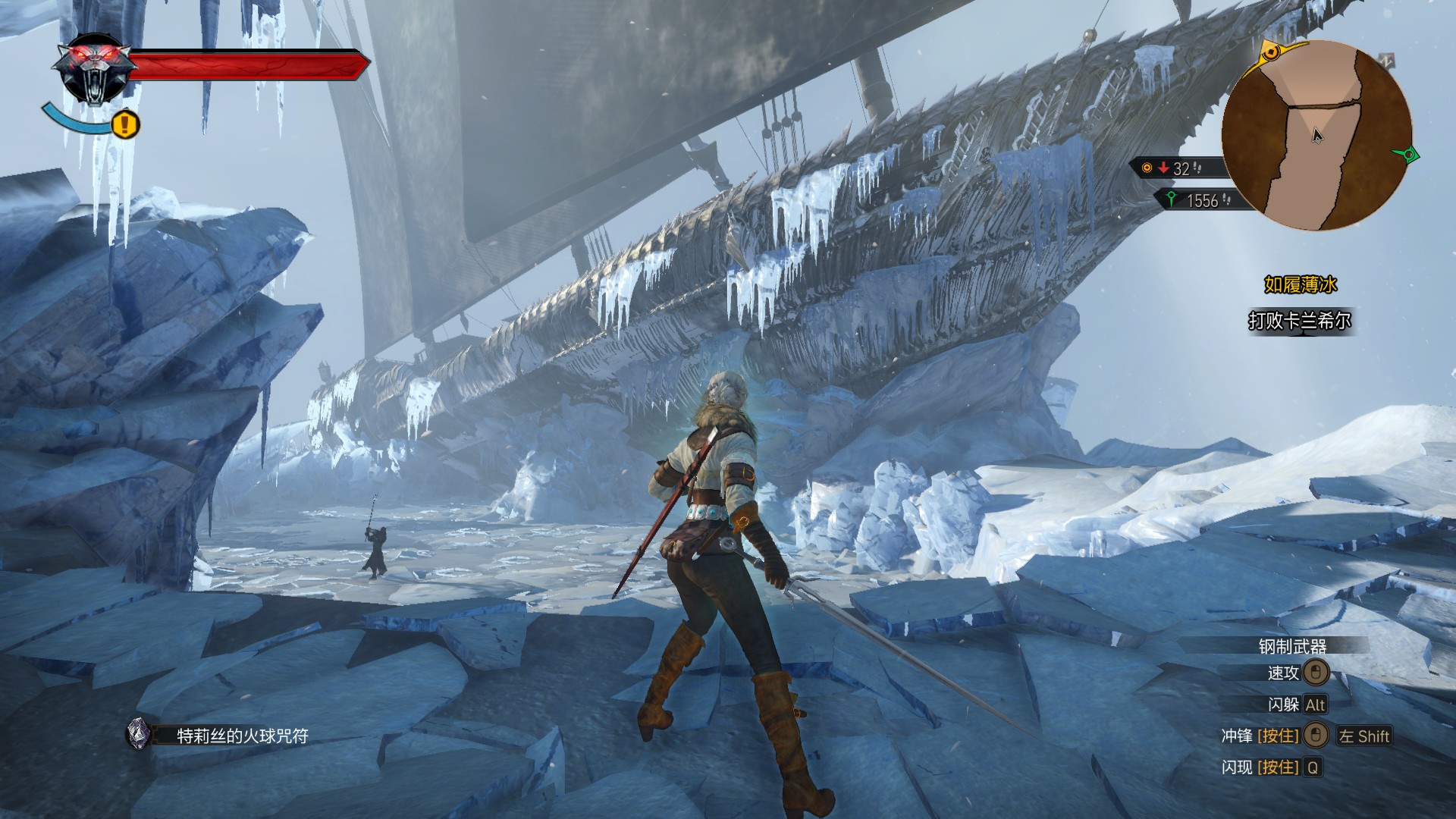Viewport: 1456px width, 819px height.
Task: Select the yellow quest marker on the minimap rim
Action: tap(1272, 52)
